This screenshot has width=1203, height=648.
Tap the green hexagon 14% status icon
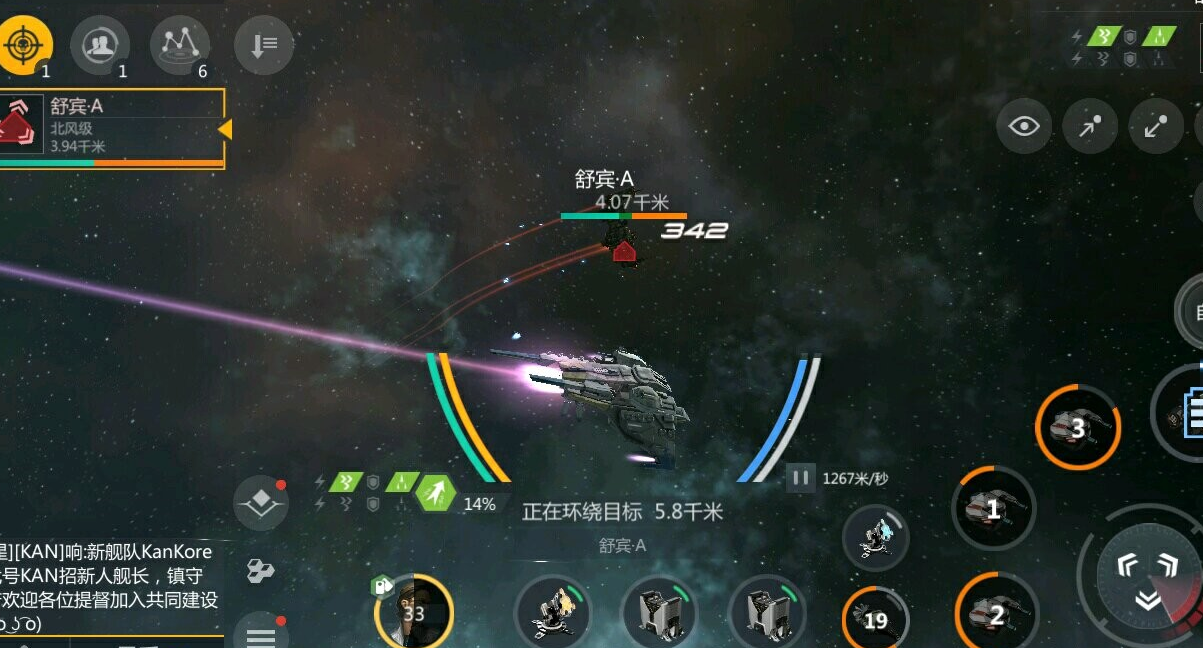point(437,493)
